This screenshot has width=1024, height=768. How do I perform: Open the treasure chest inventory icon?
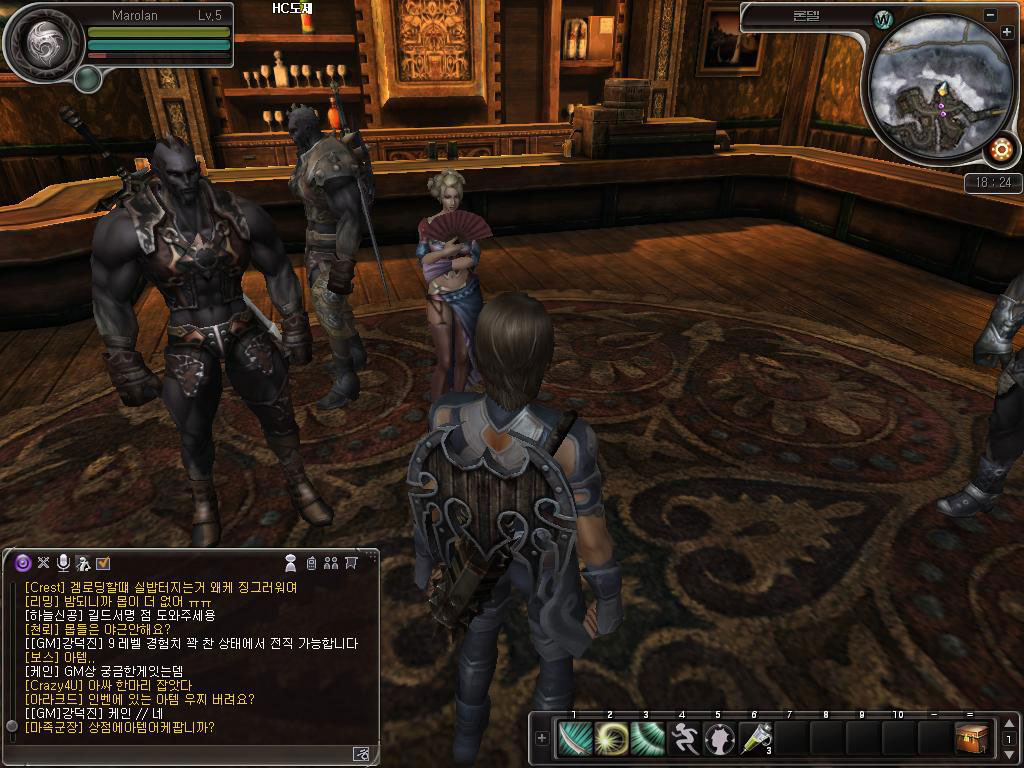pyautogui.click(x=971, y=739)
